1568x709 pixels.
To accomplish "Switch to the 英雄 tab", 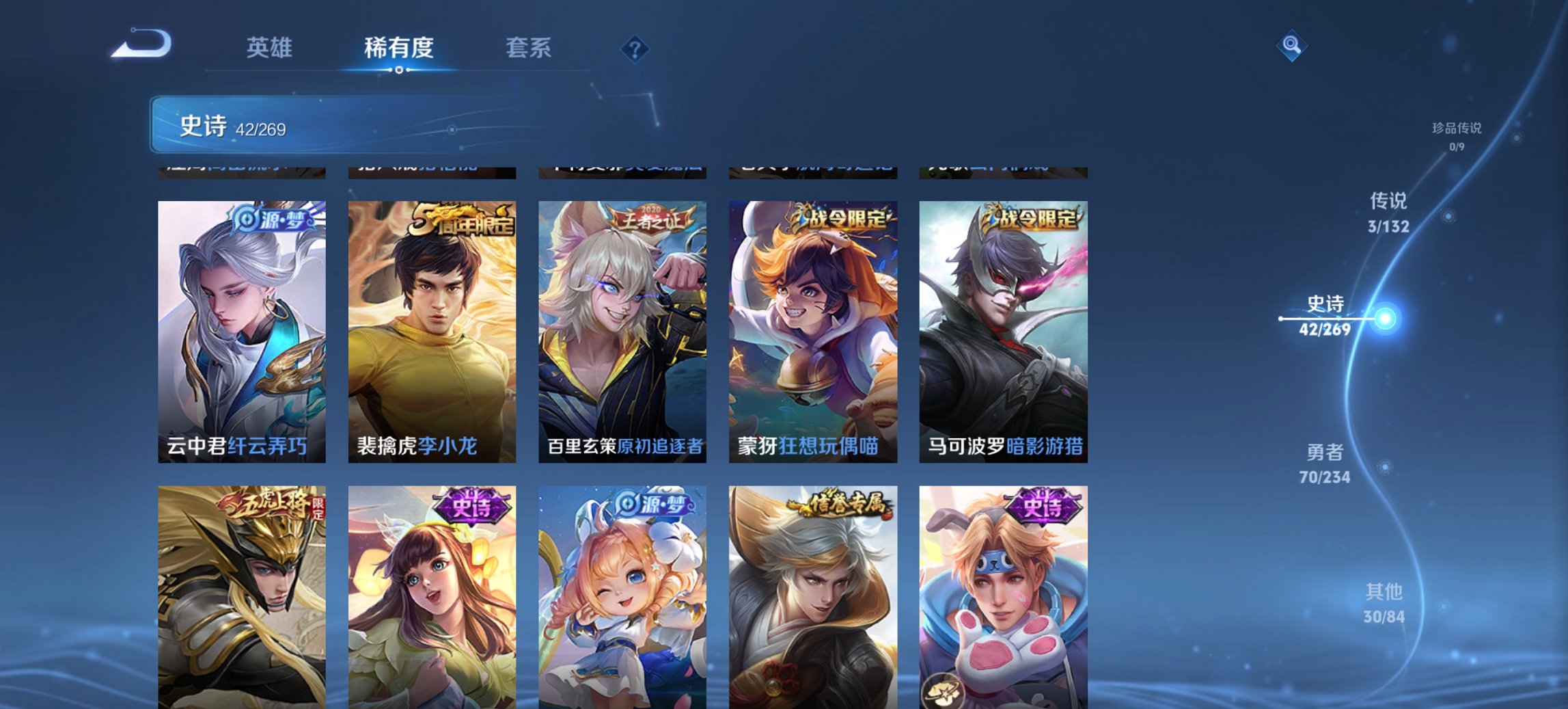I will [x=271, y=49].
